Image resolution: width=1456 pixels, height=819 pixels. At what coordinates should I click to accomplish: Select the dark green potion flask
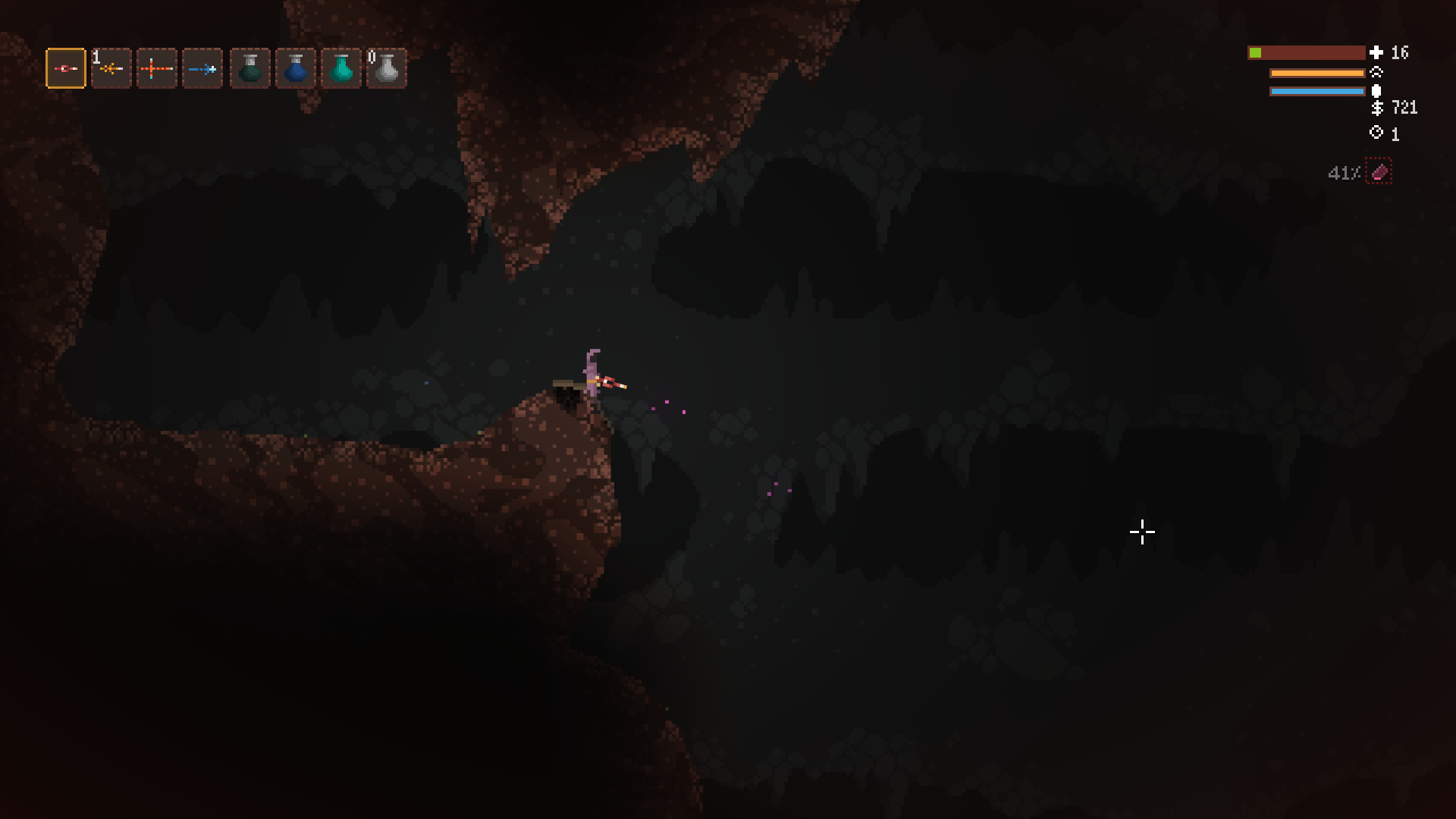250,69
